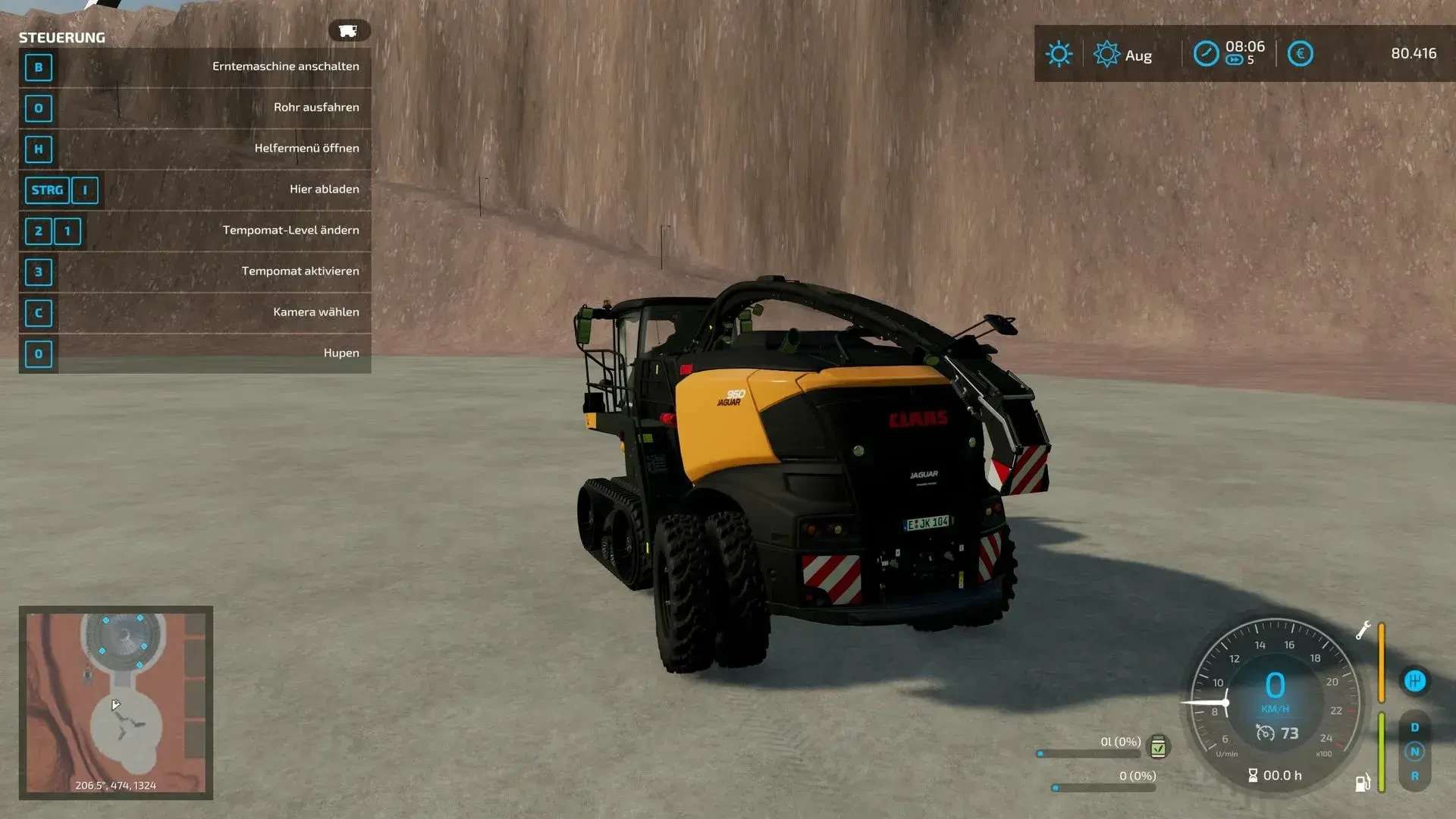Viewport: 1456px width, 819px height.
Task: Click the blue gearshift icon
Action: tap(1414, 681)
